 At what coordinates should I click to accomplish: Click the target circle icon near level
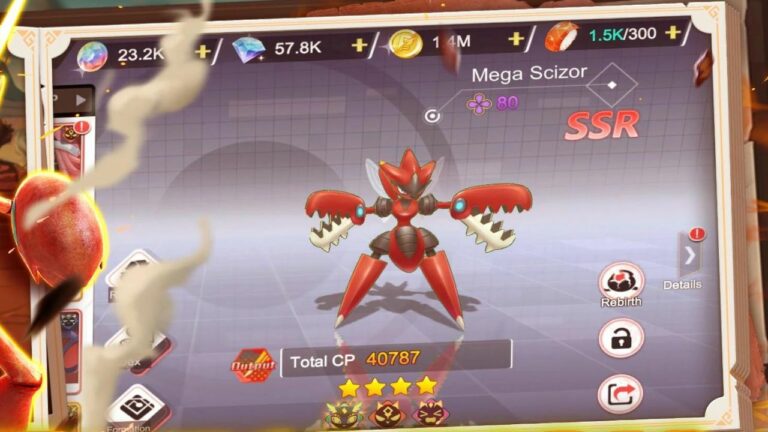click(x=432, y=116)
